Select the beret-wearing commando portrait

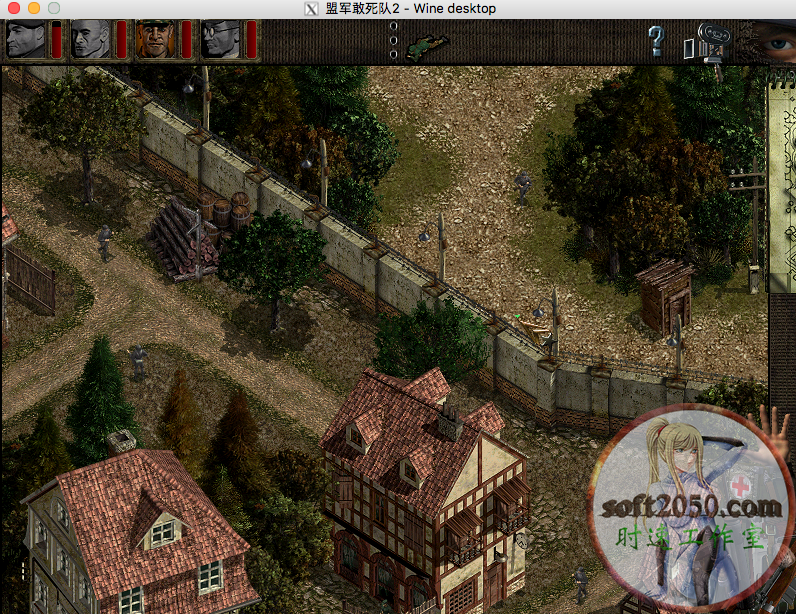tap(26, 40)
